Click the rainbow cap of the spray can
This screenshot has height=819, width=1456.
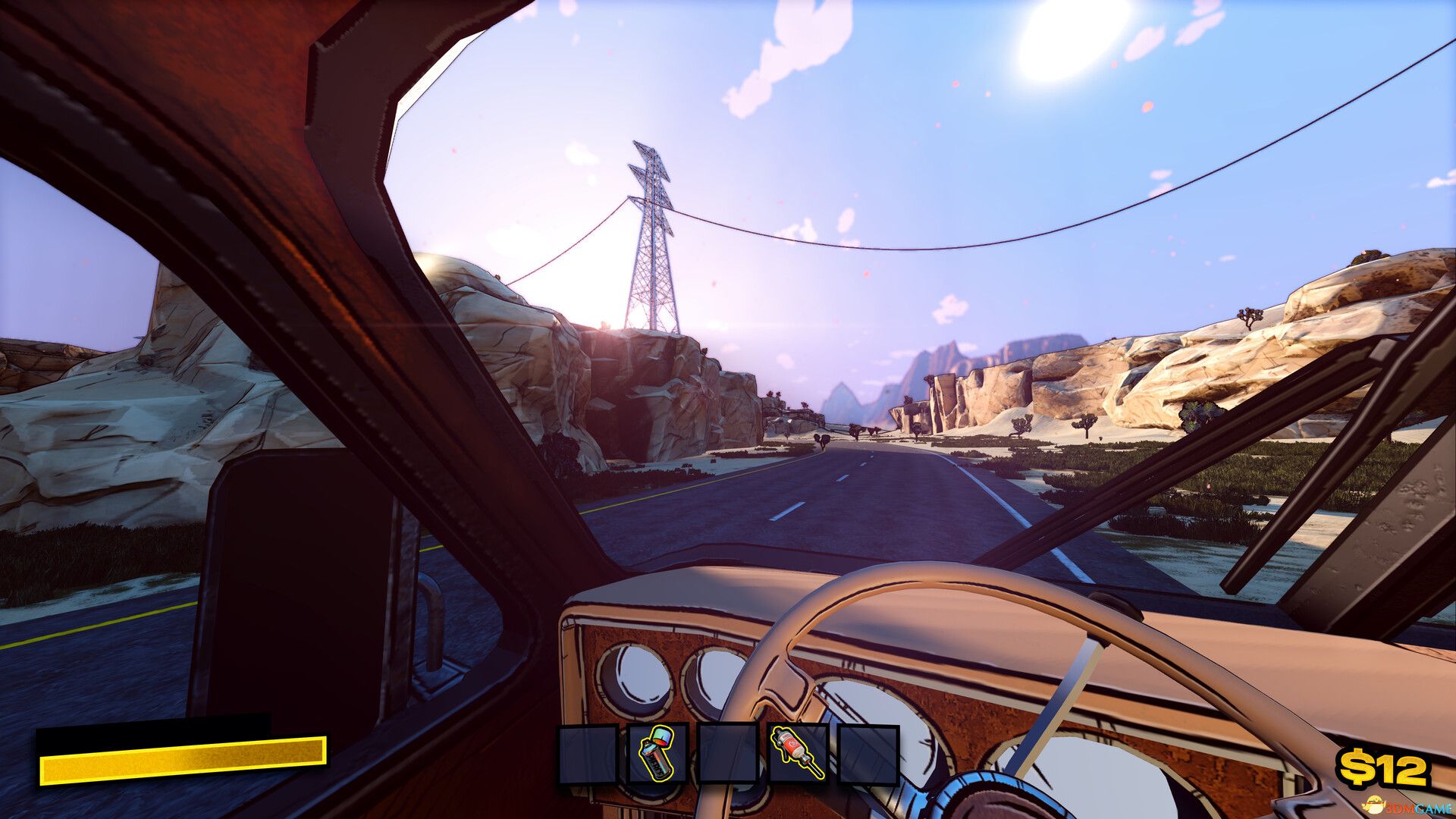point(662,739)
